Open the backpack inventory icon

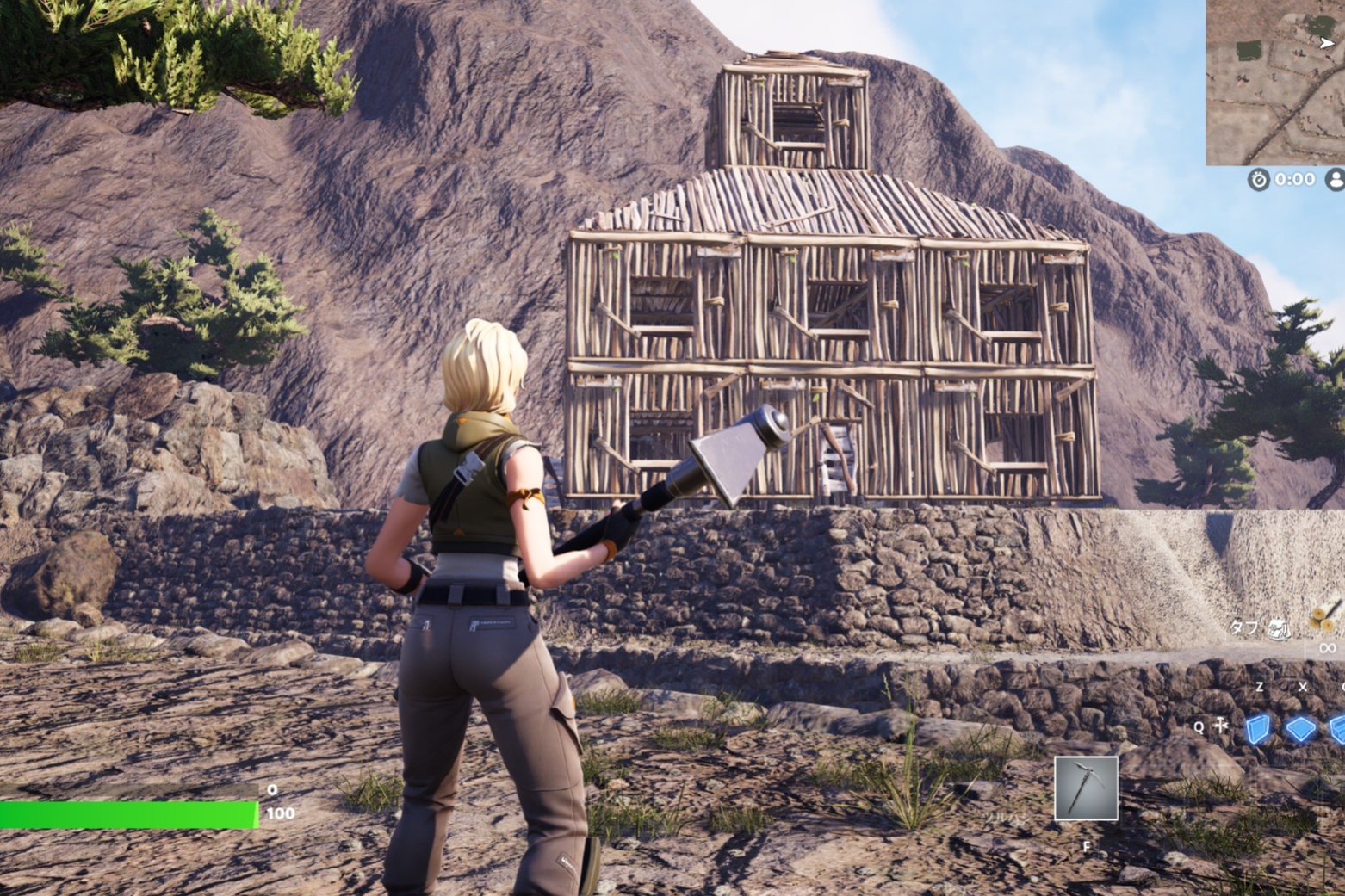point(1280,629)
